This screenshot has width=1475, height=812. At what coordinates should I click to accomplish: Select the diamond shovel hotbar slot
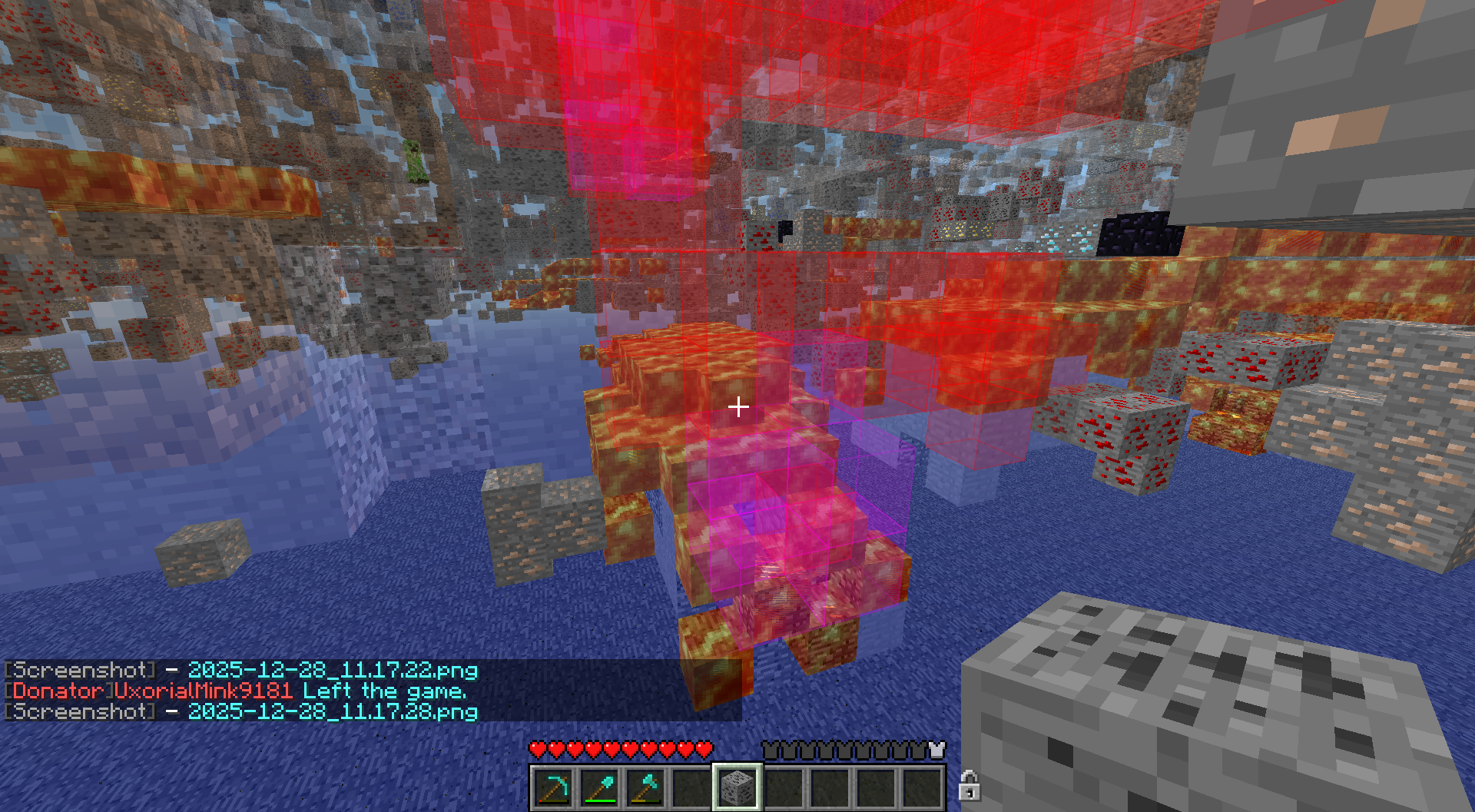tap(599, 787)
